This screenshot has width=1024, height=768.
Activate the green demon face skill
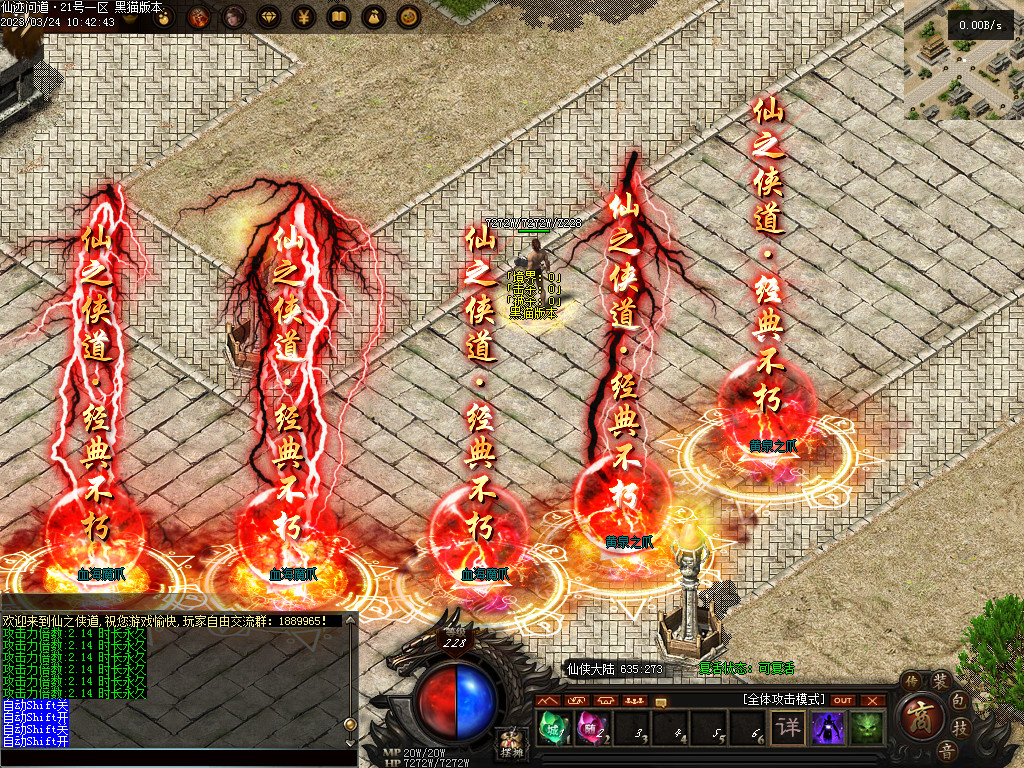(866, 727)
